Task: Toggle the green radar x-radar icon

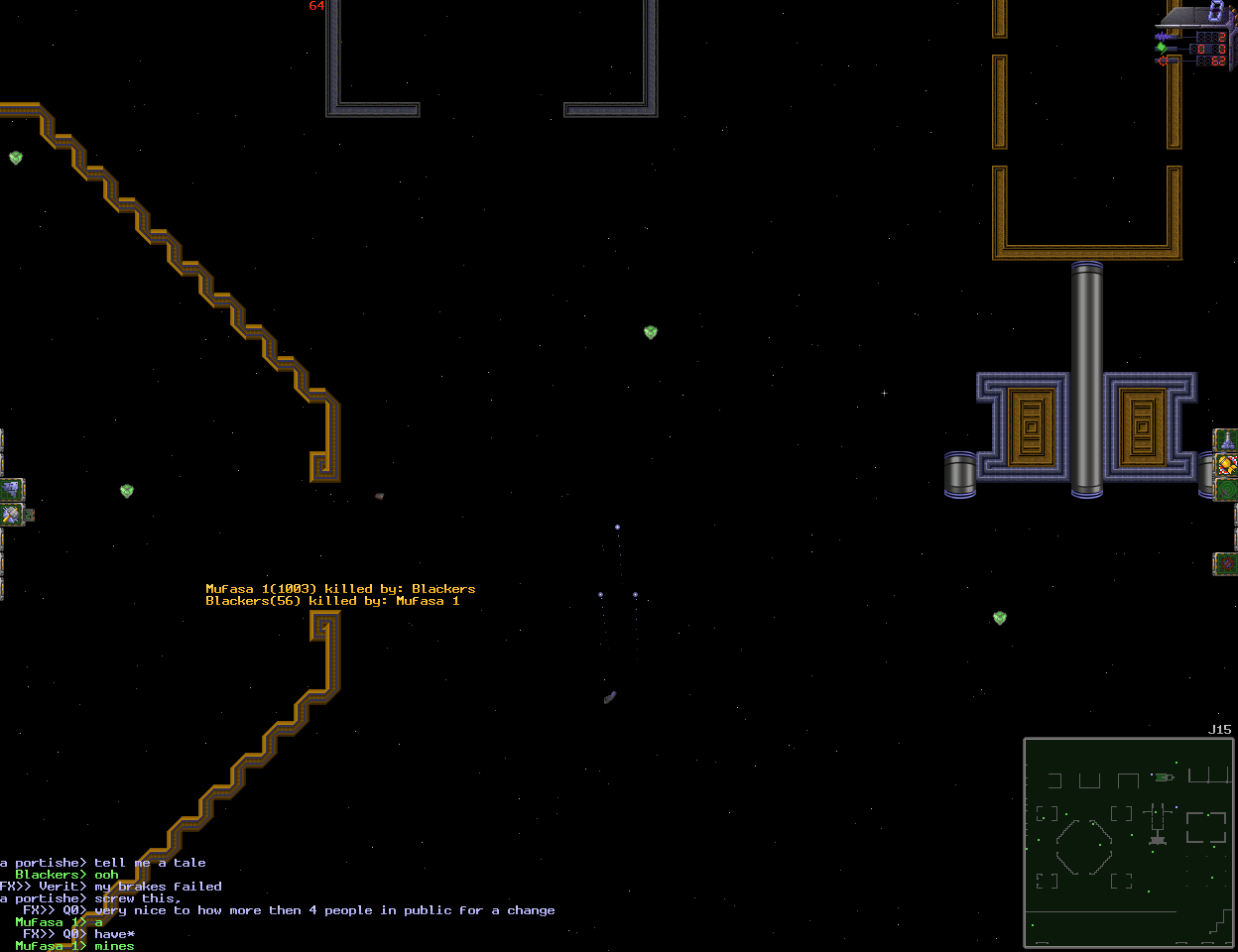Action: coord(1227,489)
